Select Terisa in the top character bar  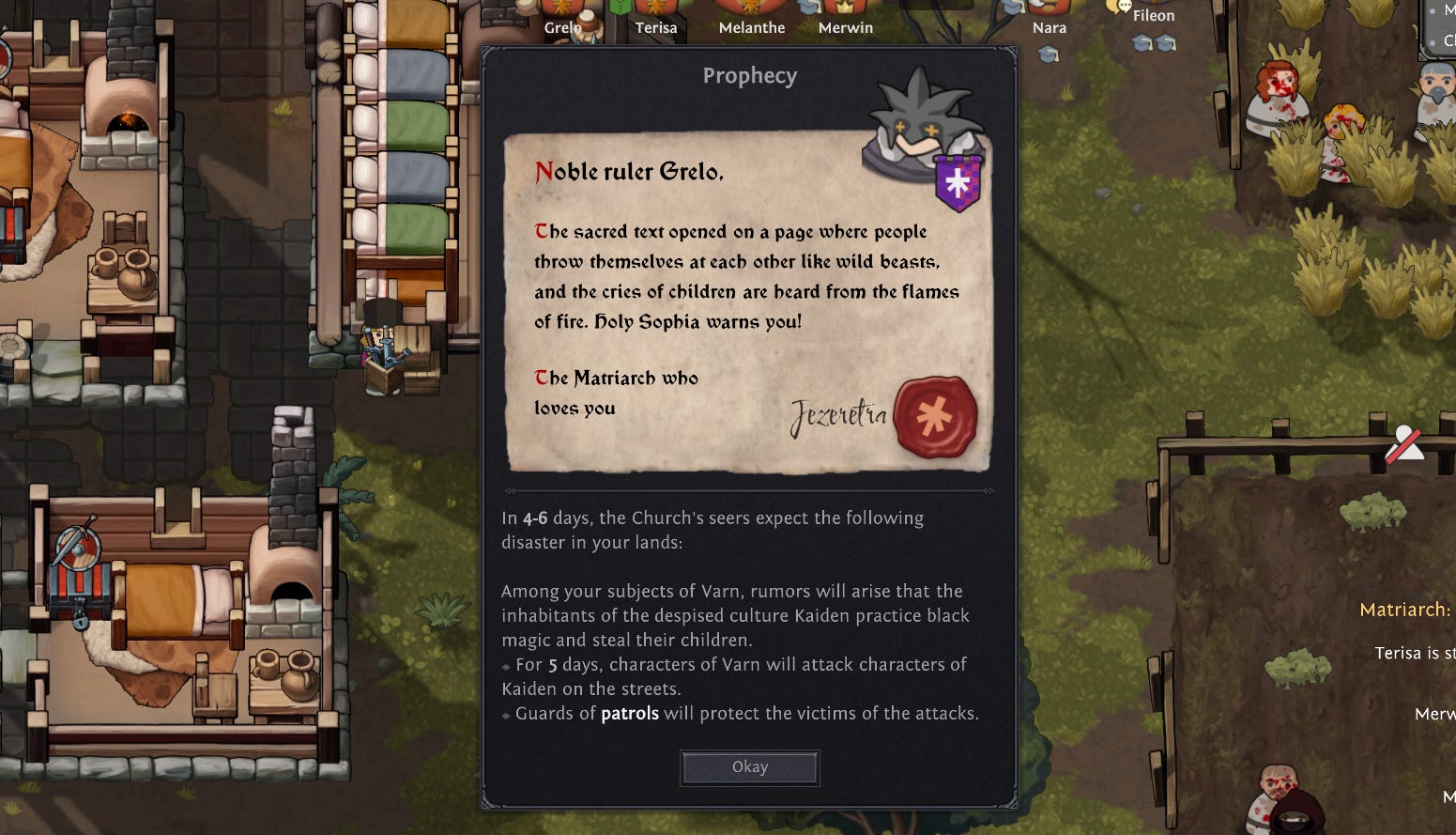coord(655,26)
